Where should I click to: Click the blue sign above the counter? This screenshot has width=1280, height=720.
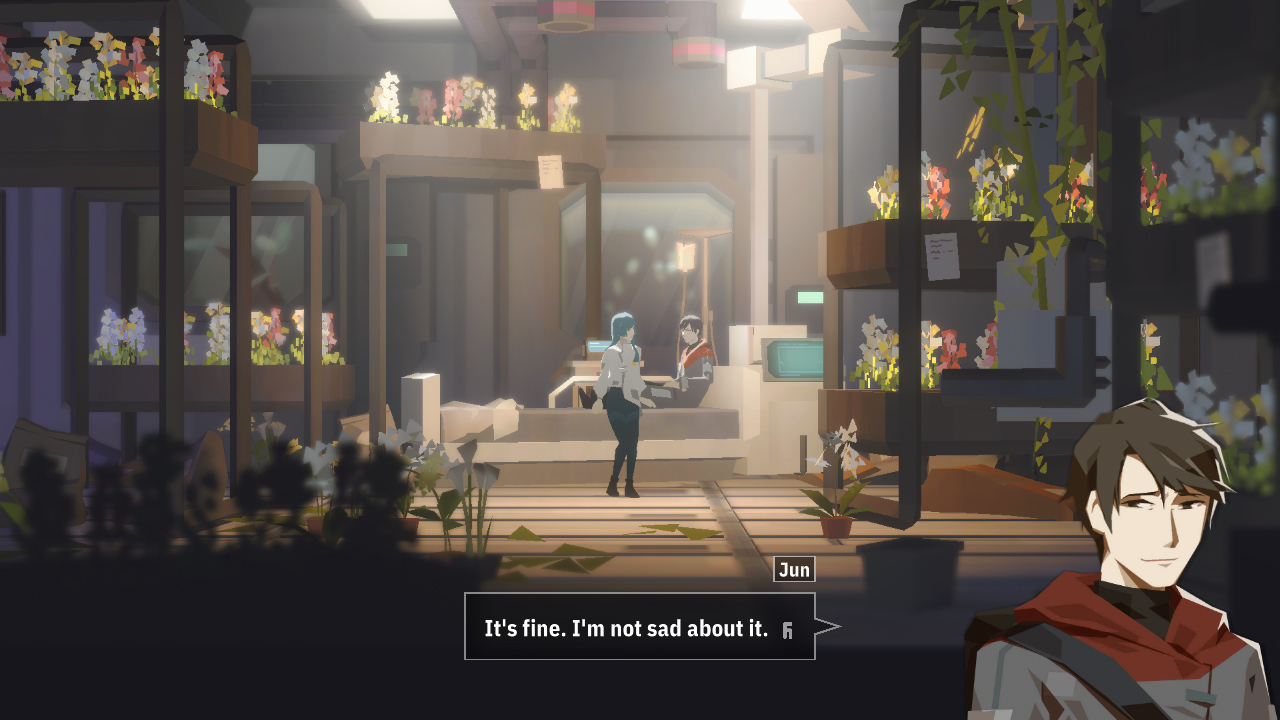tap(597, 346)
